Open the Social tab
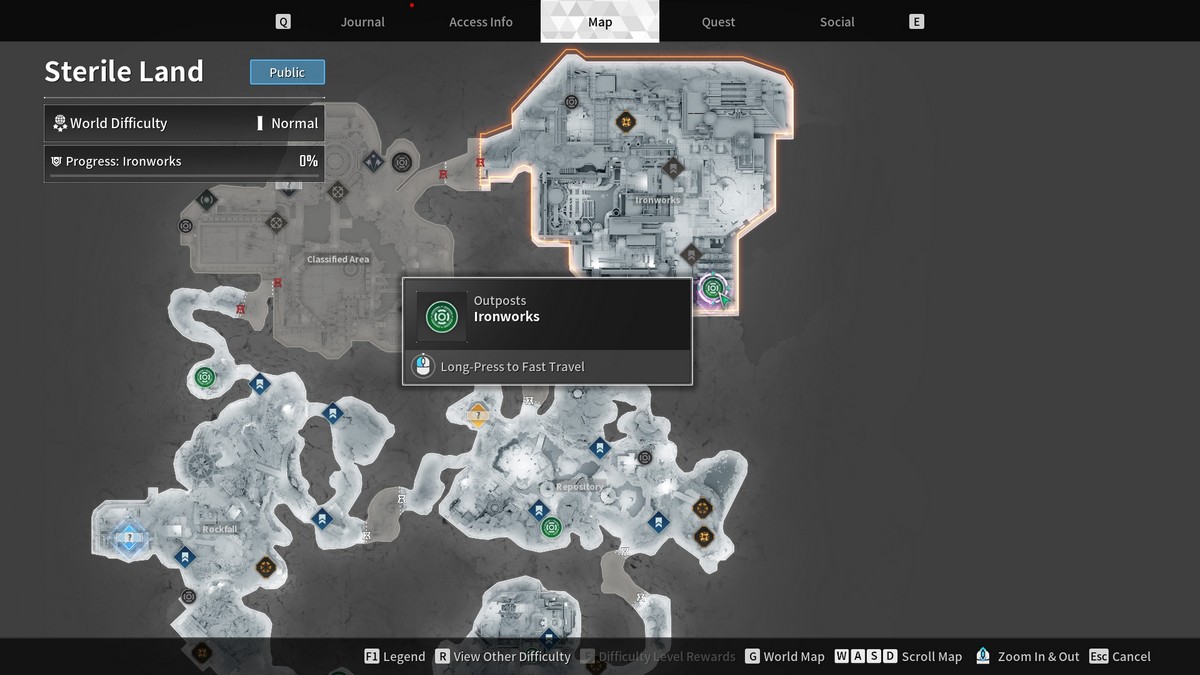This screenshot has height=675, width=1200. coord(837,22)
